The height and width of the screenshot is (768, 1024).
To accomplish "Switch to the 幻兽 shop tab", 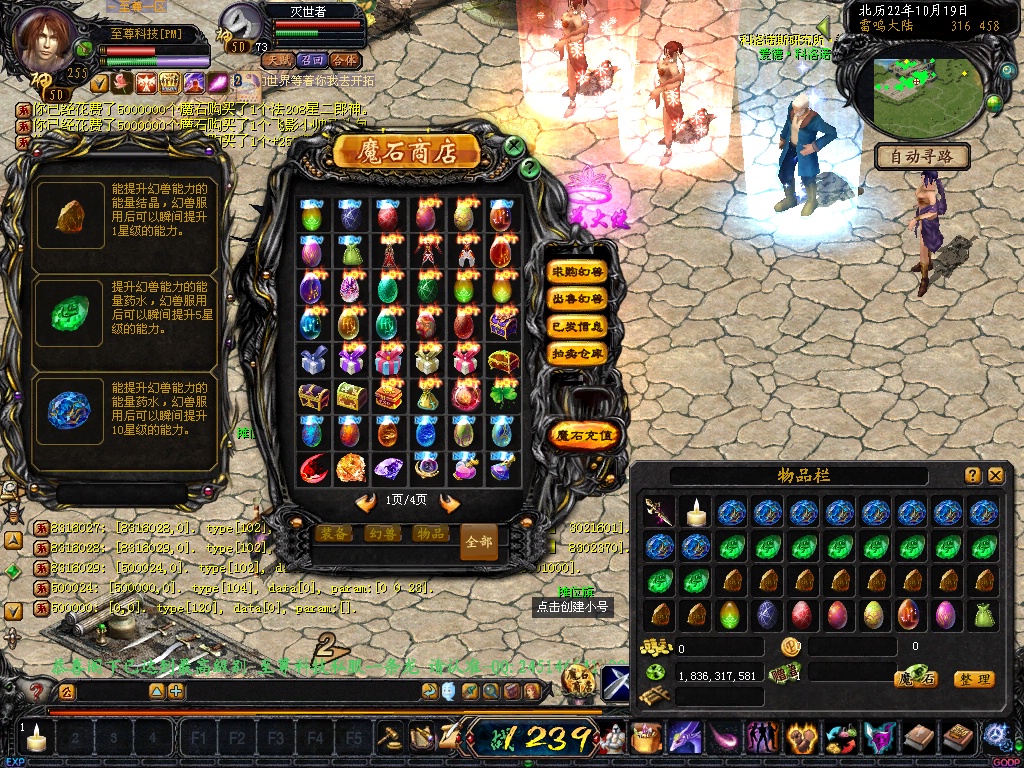I will coord(382,534).
